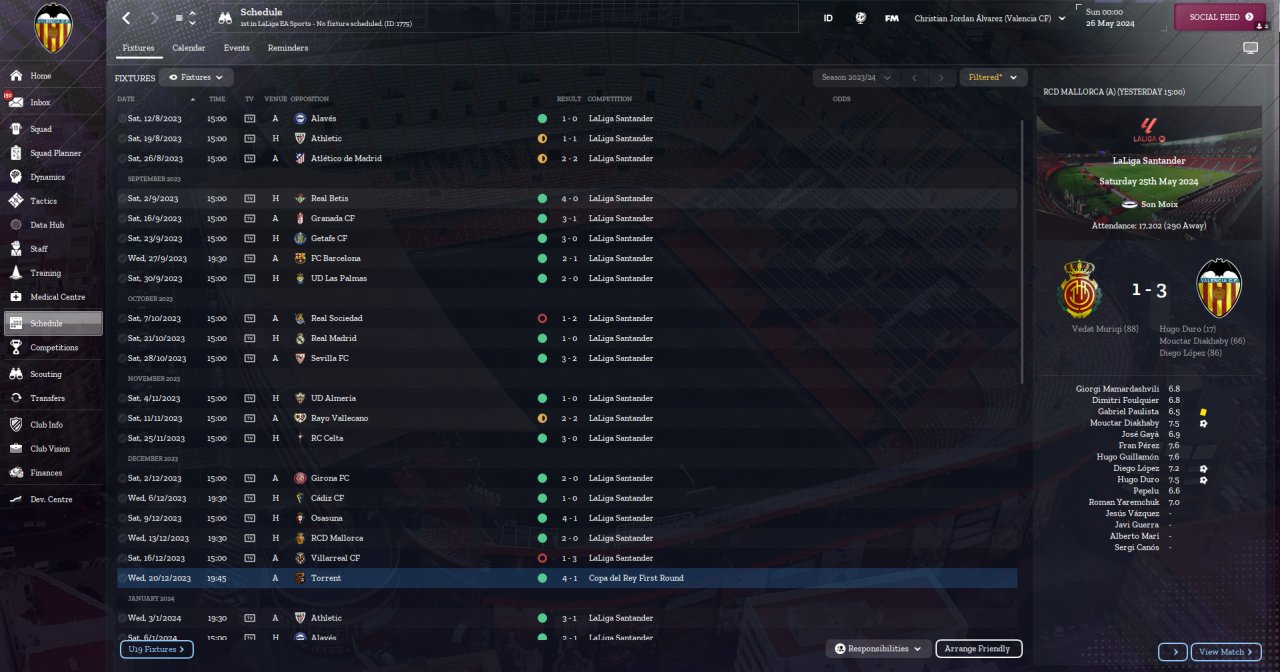1280x672 pixels.
Task: Open the Season 2023/24 dropdown
Action: [x=855, y=77]
